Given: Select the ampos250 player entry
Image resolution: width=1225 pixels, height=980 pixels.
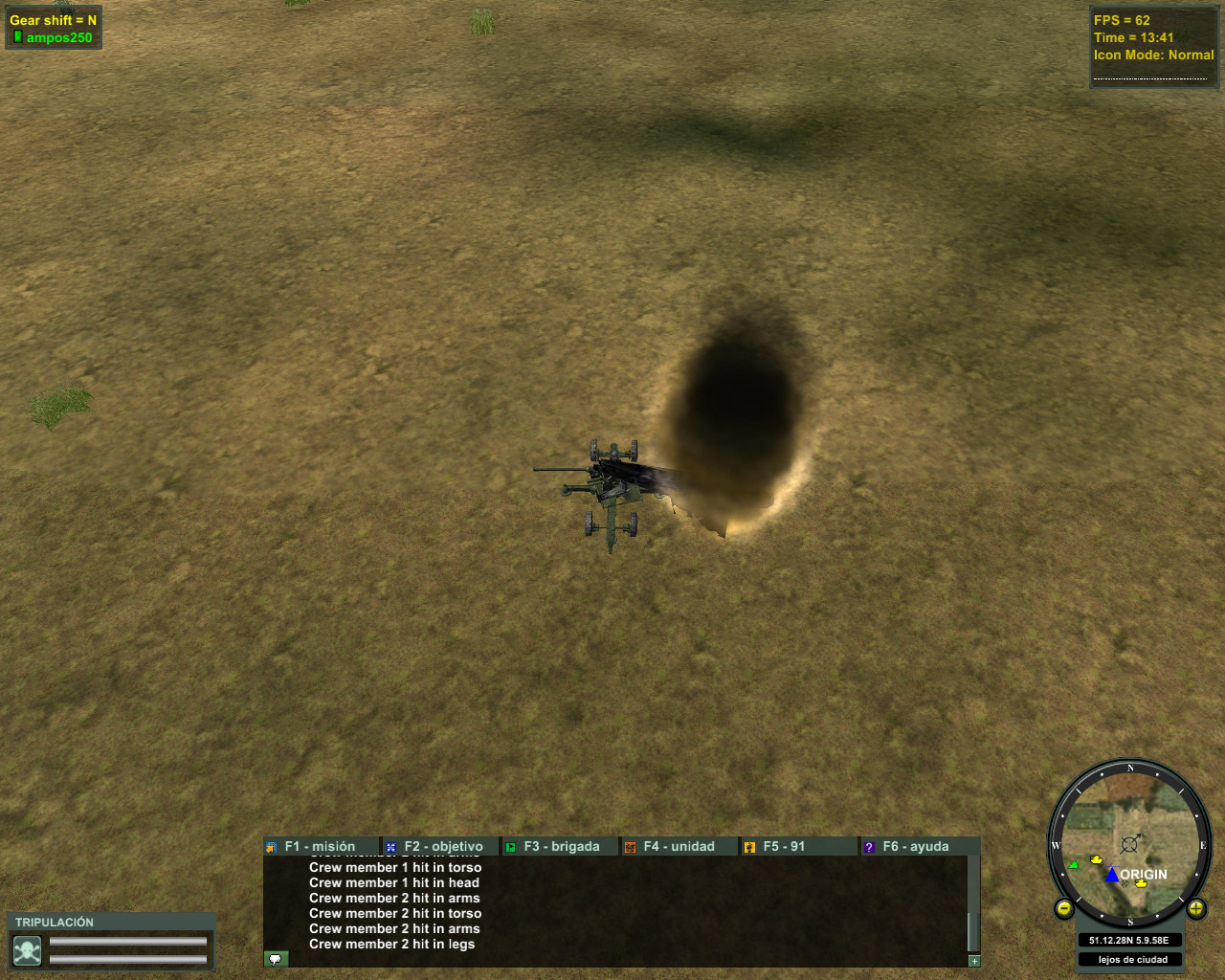Looking at the screenshot, I should (58, 38).
